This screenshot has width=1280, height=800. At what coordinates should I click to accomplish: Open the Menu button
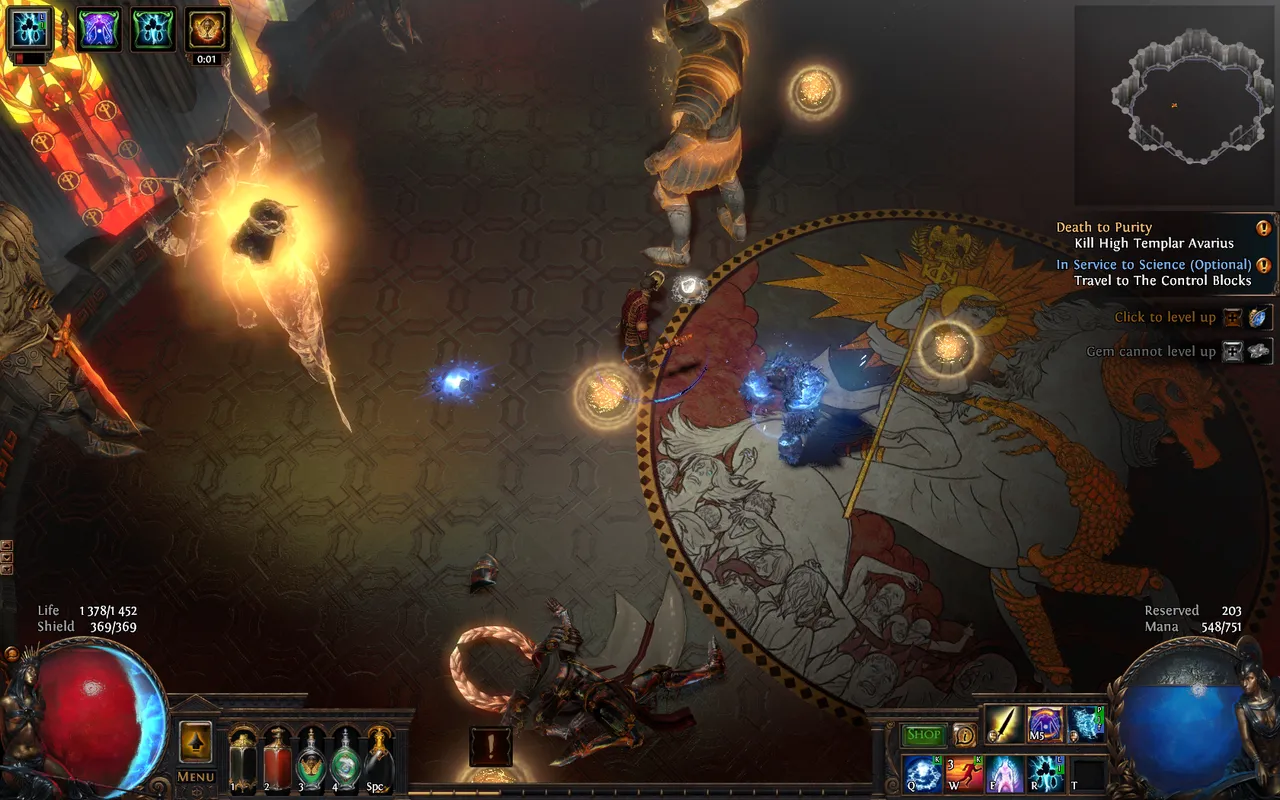196,777
